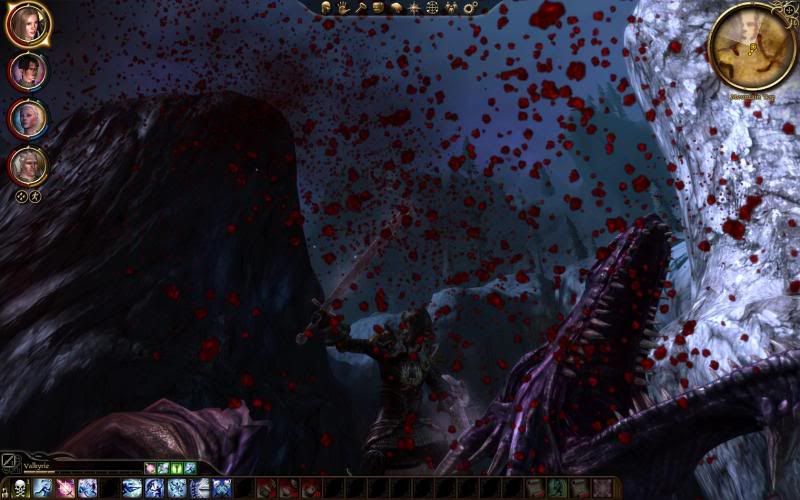Open the key-shaped icon in top bar
The image size is (800, 500).
point(360,8)
